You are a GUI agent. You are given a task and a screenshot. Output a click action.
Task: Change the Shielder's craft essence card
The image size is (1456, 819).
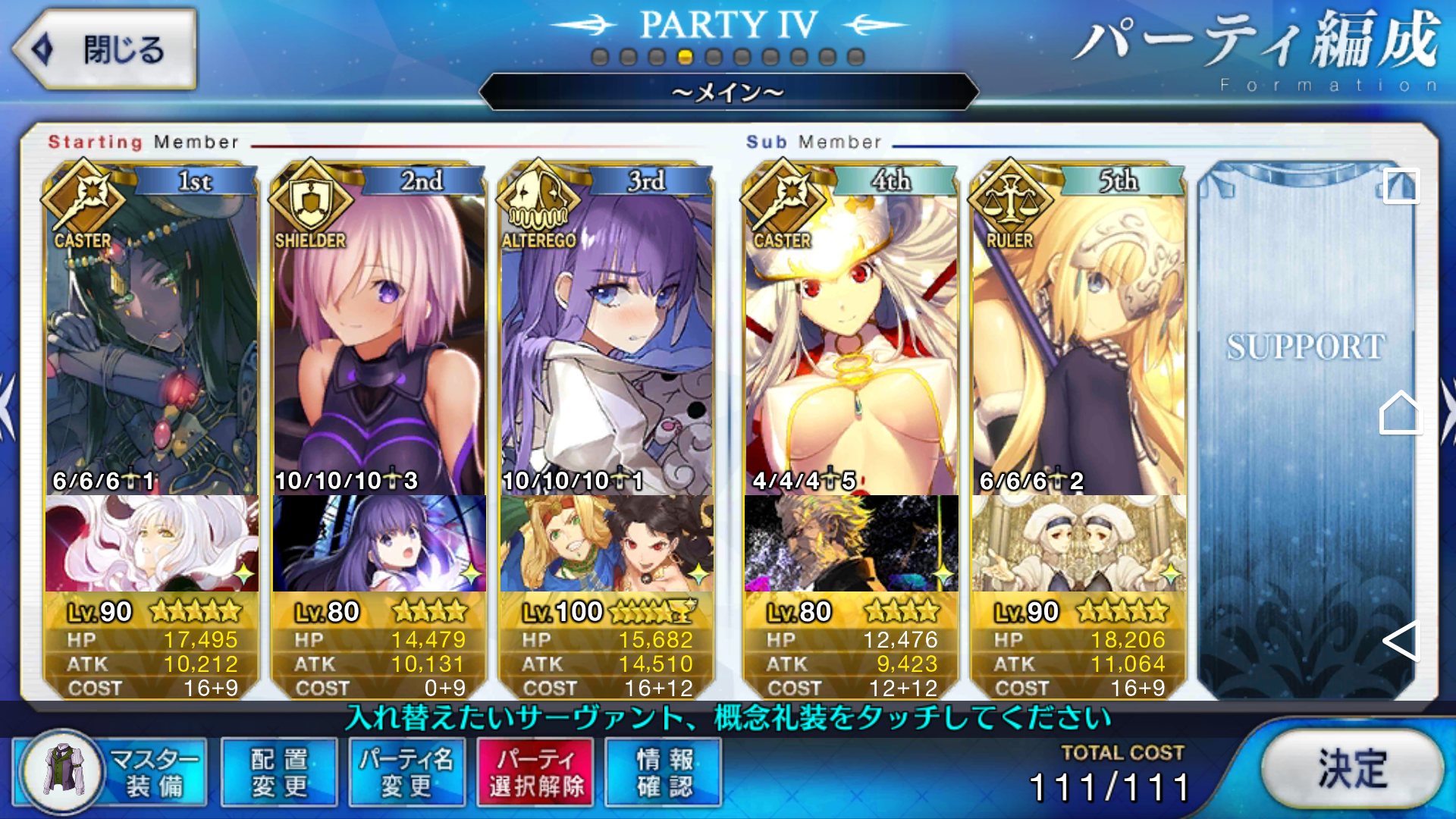tap(379, 543)
